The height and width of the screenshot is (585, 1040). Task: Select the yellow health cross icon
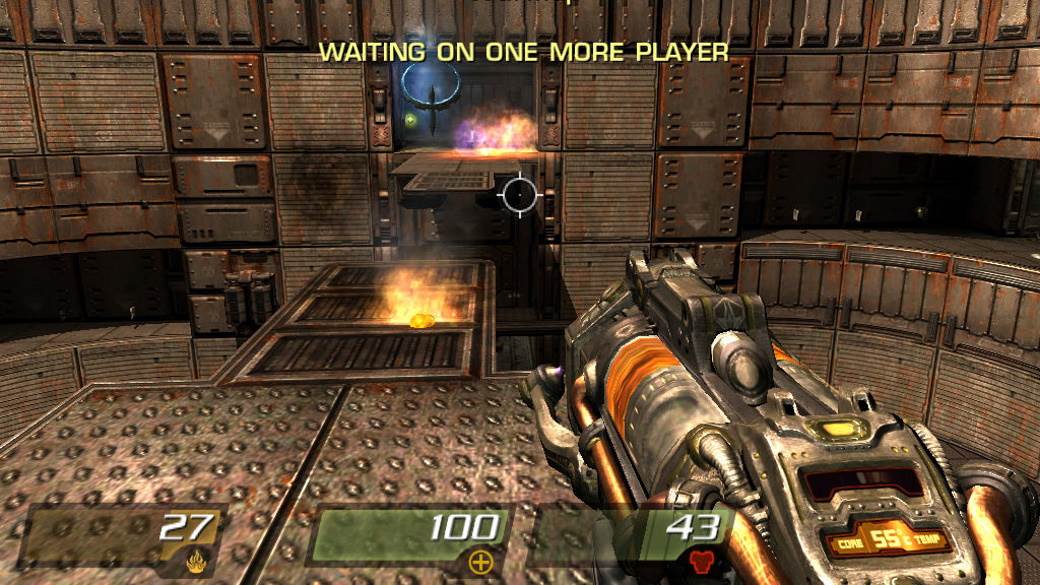click(x=481, y=561)
